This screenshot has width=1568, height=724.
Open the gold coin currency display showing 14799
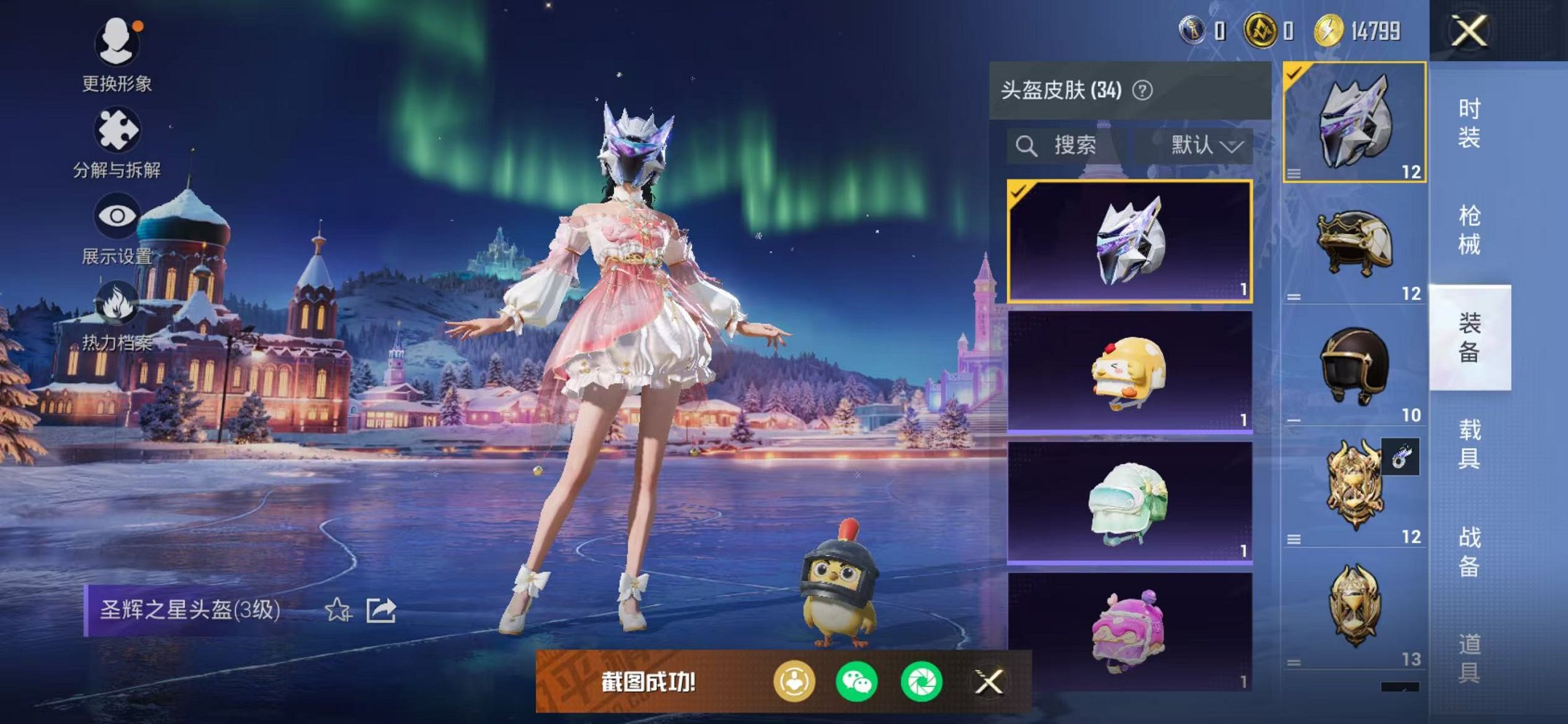tap(1362, 29)
